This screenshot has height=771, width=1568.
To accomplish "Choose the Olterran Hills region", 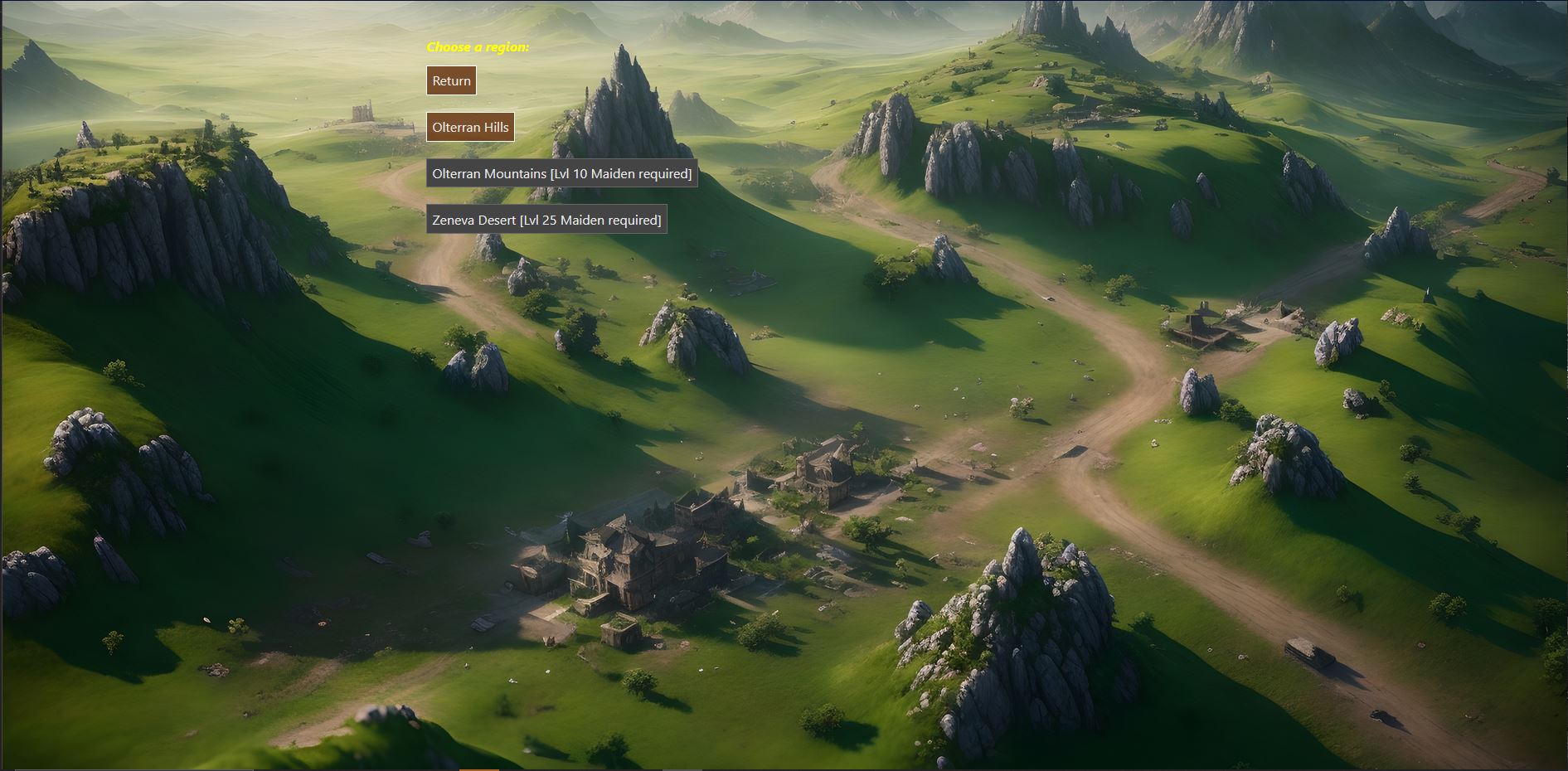I will point(470,128).
